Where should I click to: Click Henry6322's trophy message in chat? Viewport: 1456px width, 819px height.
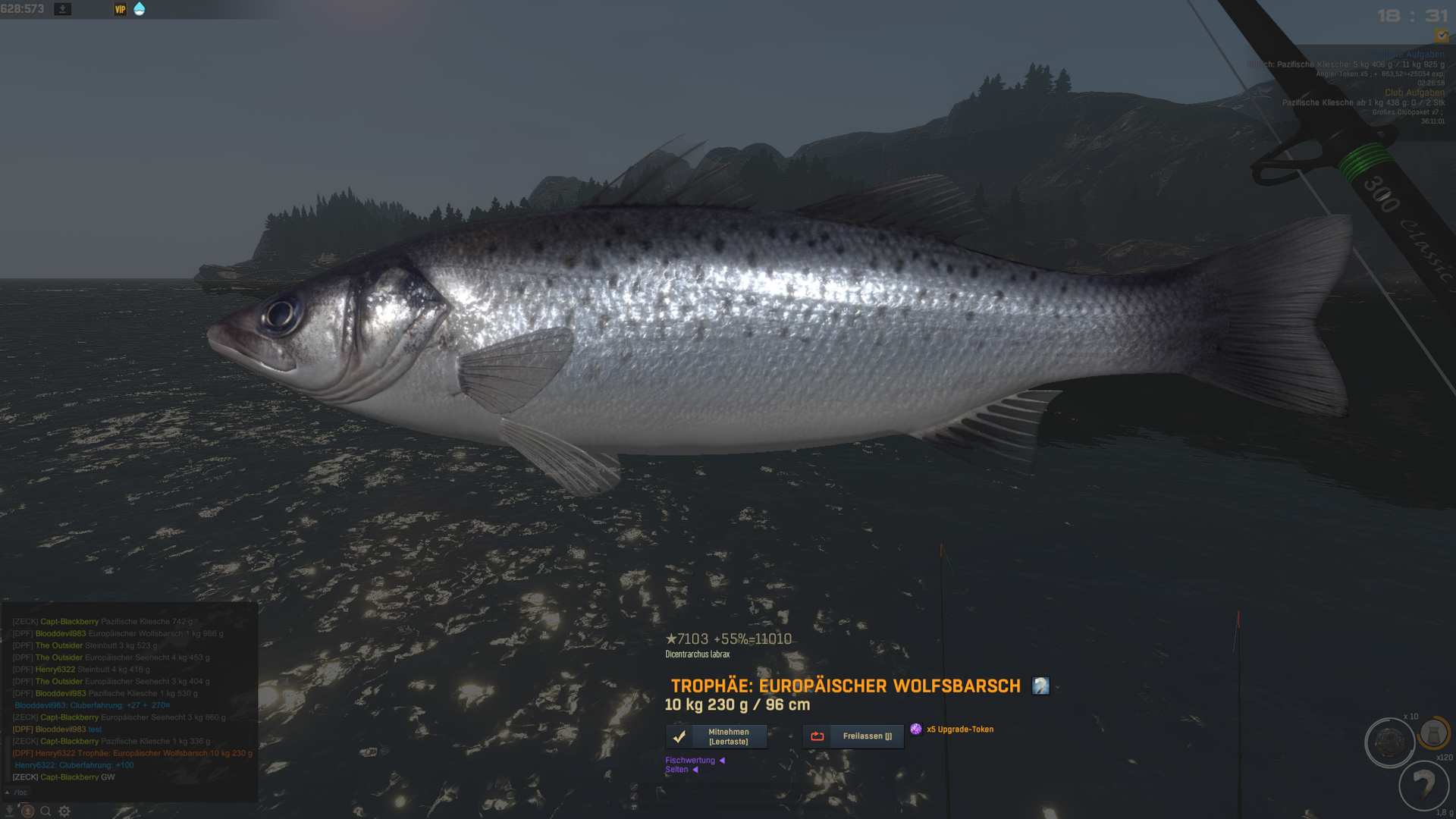tap(133, 753)
